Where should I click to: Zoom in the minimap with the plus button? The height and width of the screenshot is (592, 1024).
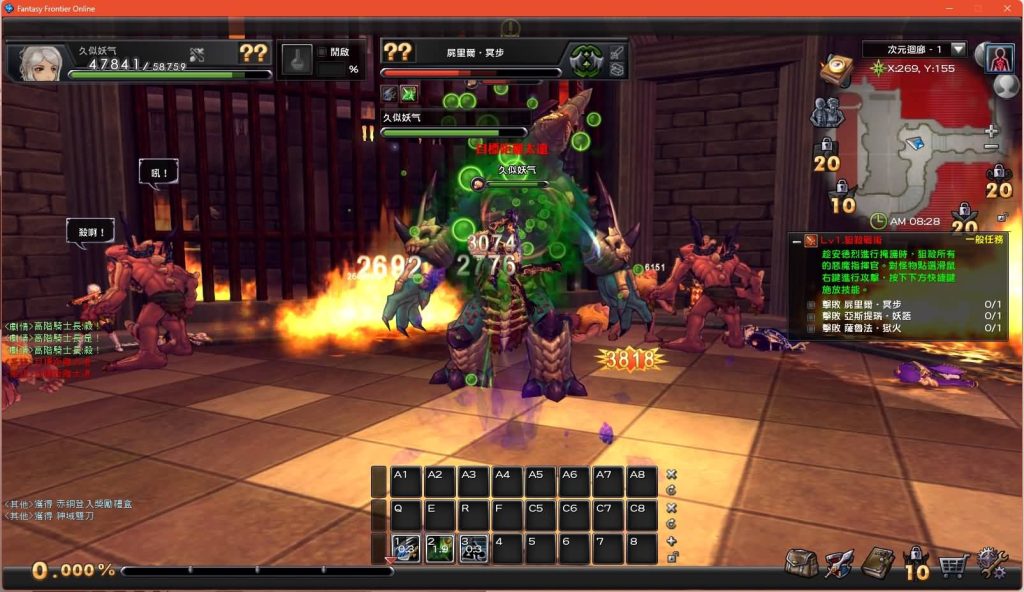tap(991, 131)
